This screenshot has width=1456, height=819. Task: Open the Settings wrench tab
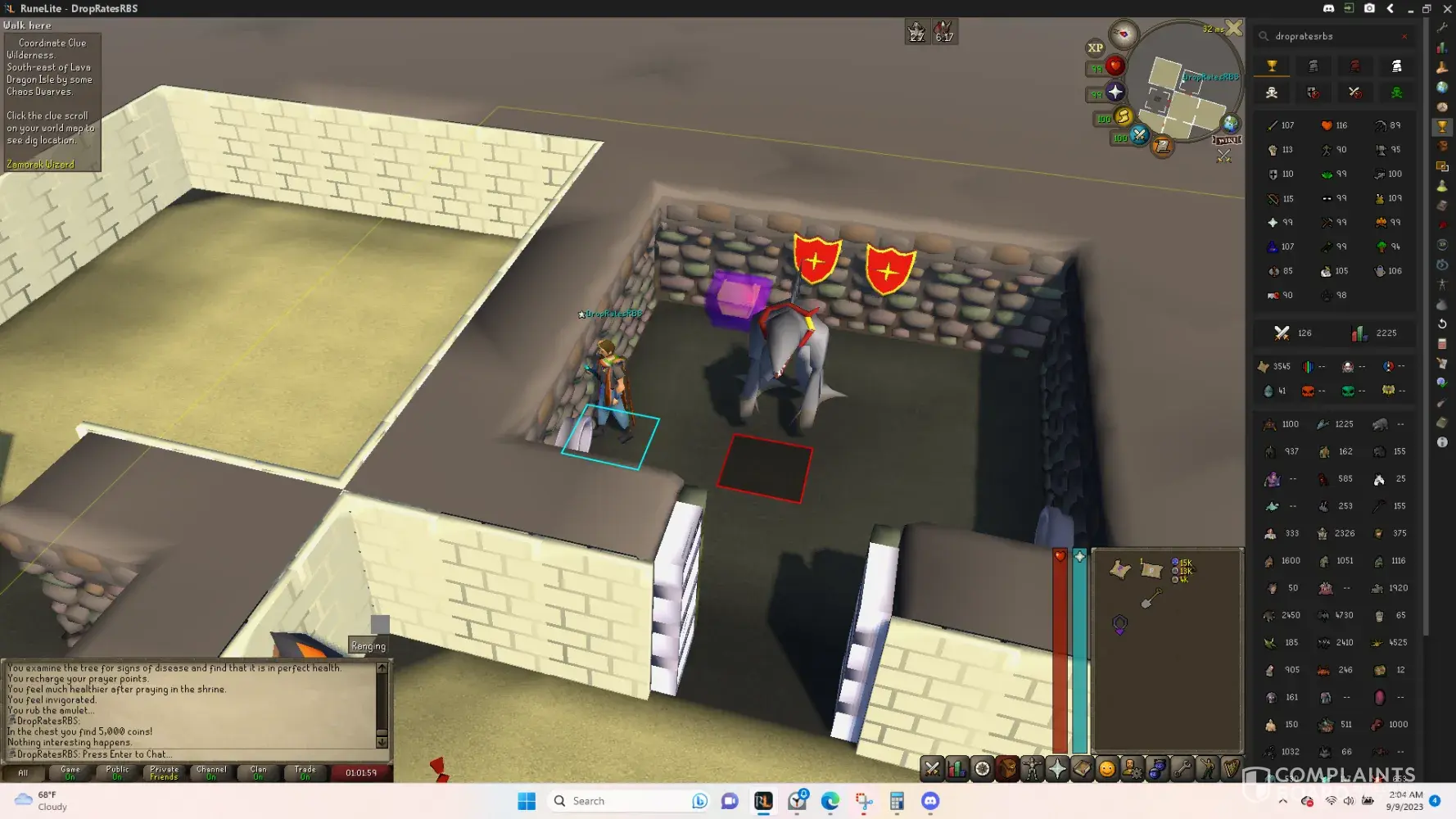[1182, 768]
